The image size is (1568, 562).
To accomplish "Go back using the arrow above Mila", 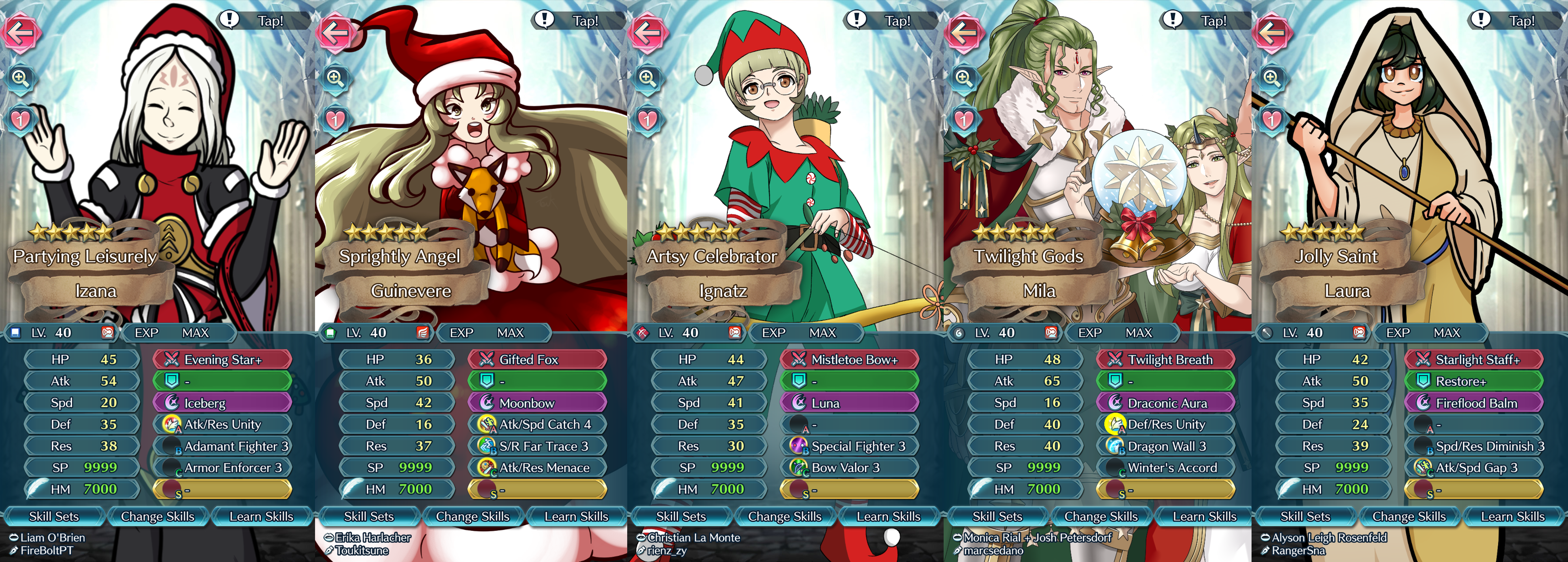I will tap(964, 32).
